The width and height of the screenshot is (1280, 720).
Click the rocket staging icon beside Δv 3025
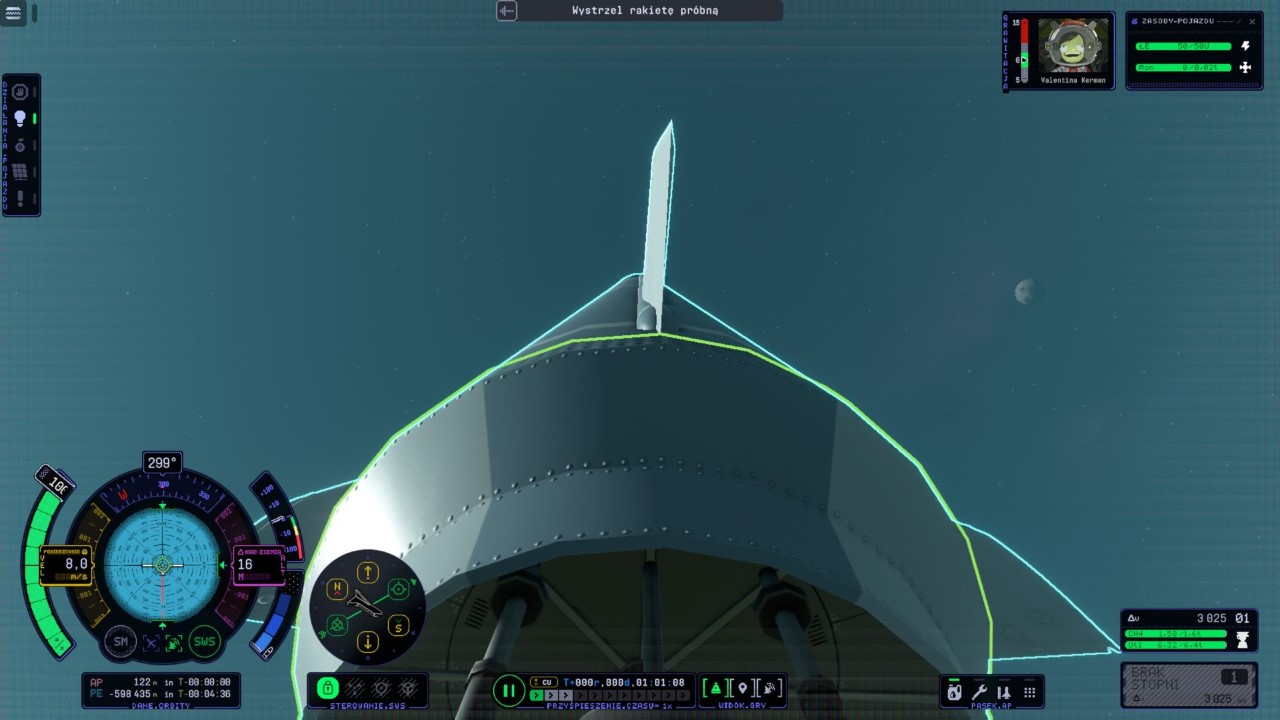(x=1242, y=640)
